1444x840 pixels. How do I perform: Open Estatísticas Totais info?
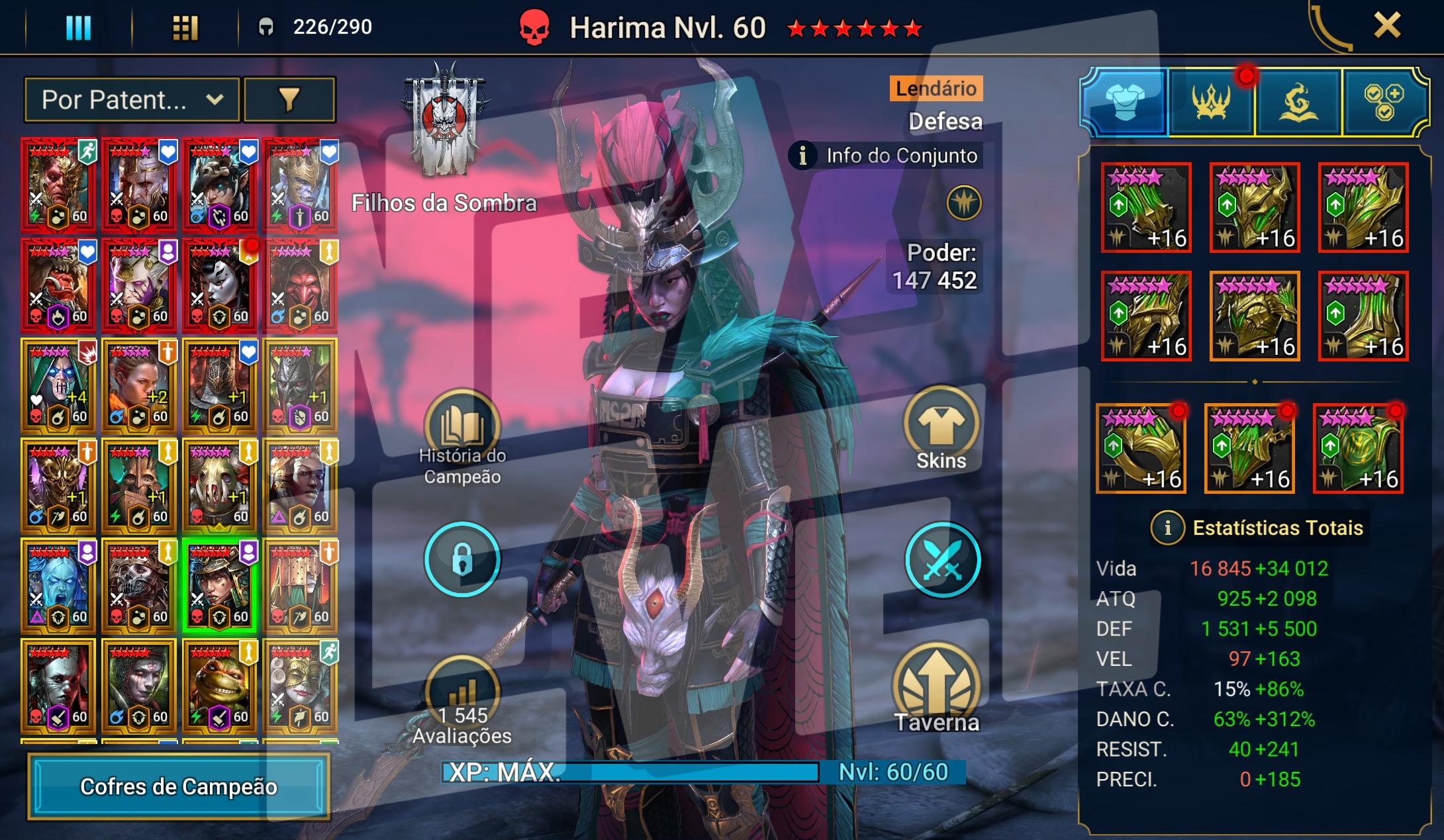coord(1167,528)
